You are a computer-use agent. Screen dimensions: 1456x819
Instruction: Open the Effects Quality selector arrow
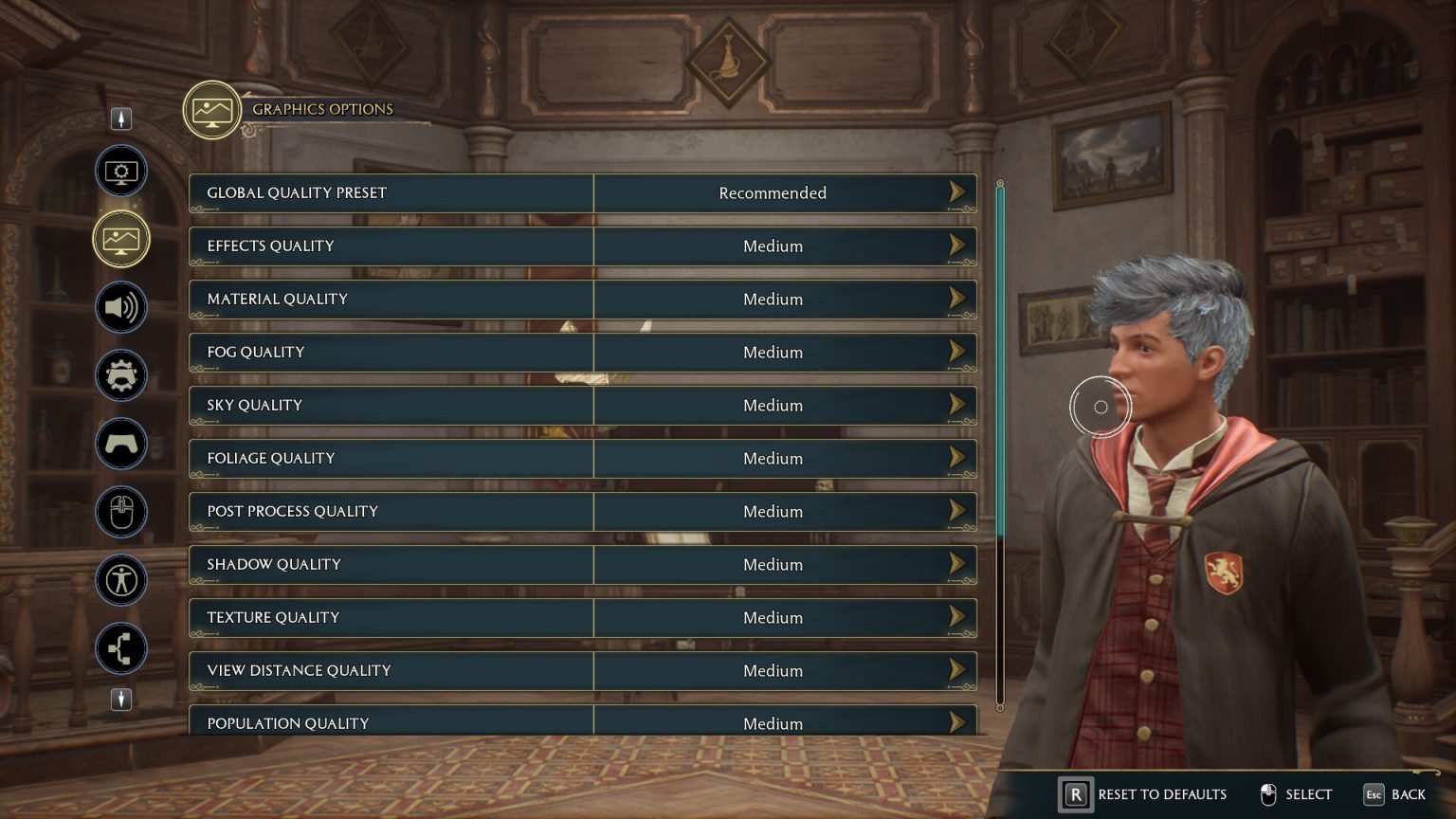(957, 246)
